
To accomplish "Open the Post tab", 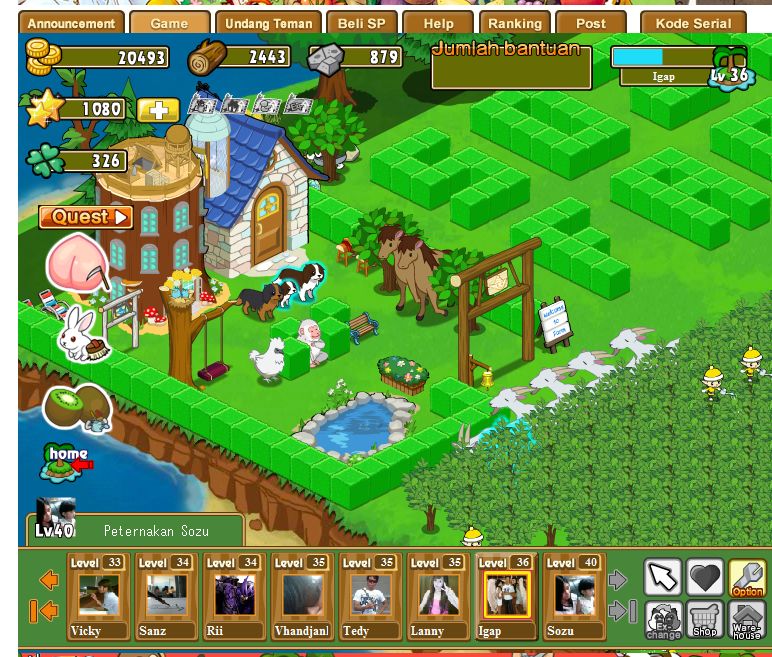I will coord(590,23).
